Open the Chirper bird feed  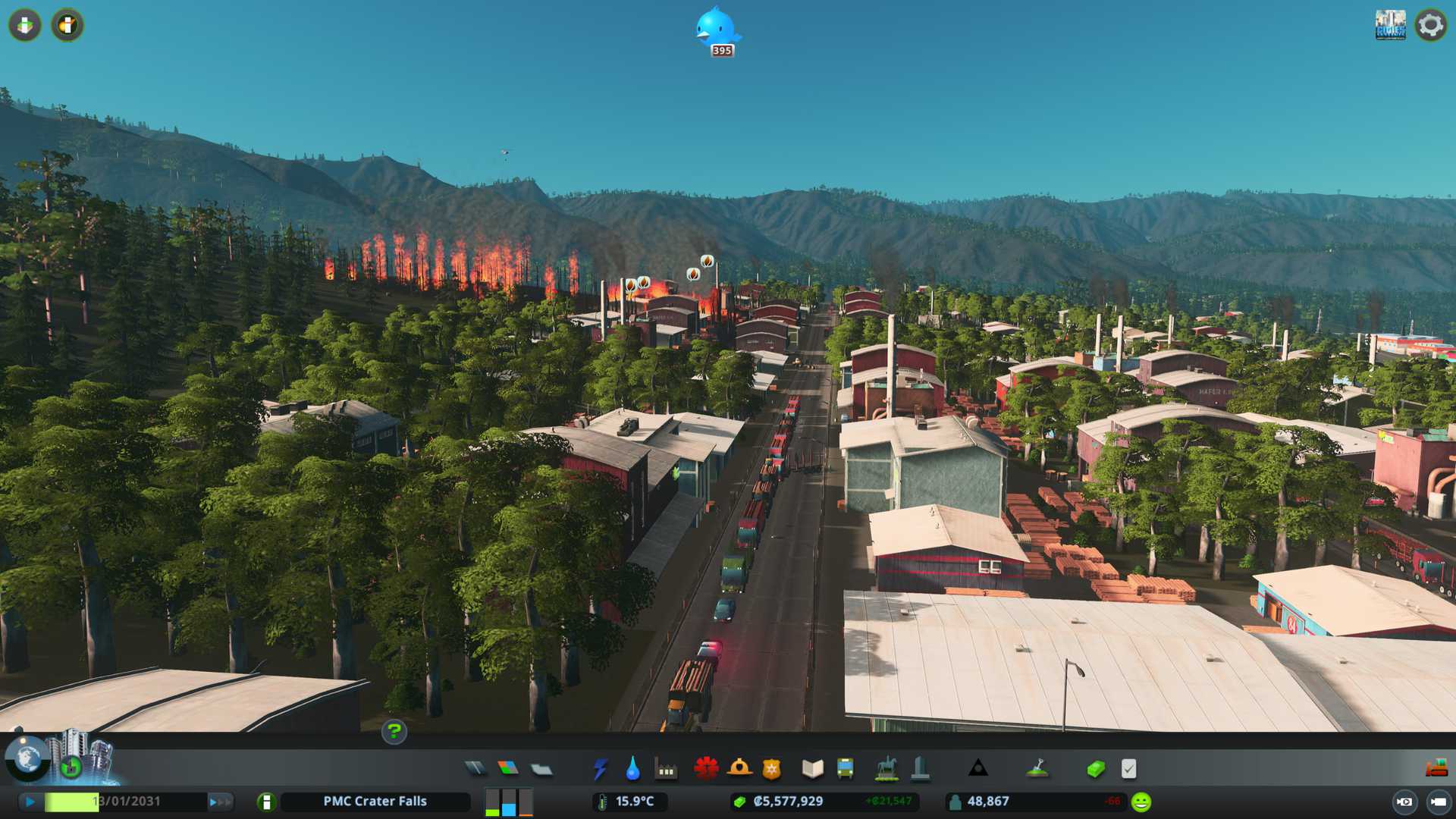(716, 29)
